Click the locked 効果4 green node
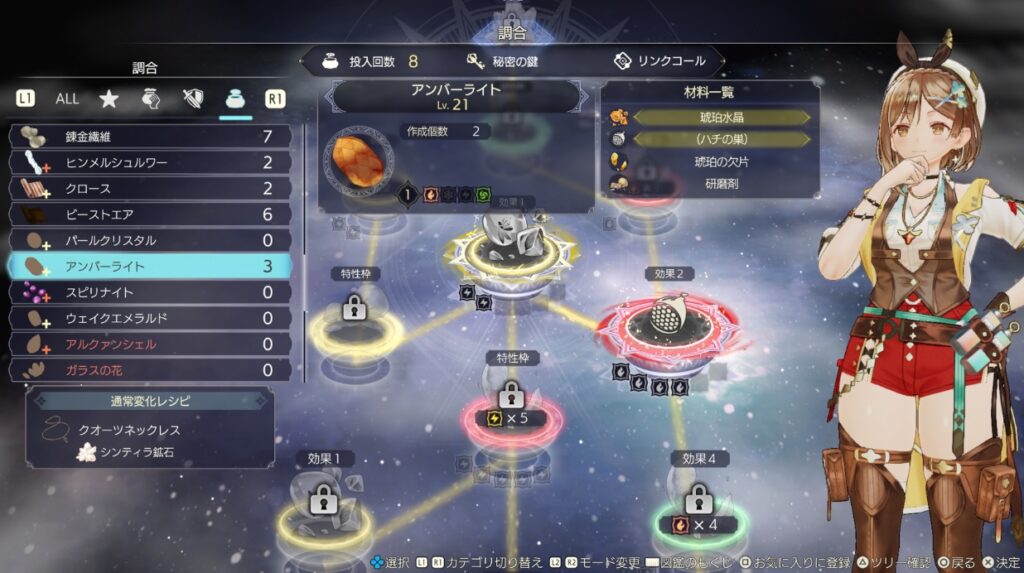1024x573 pixels. pos(698,505)
